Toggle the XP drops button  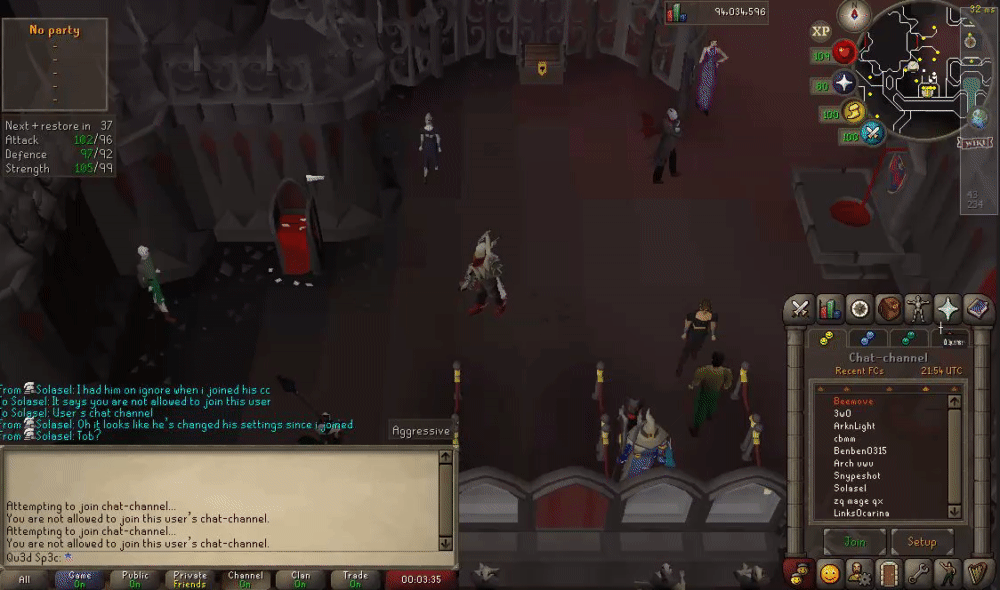(821, 31)
